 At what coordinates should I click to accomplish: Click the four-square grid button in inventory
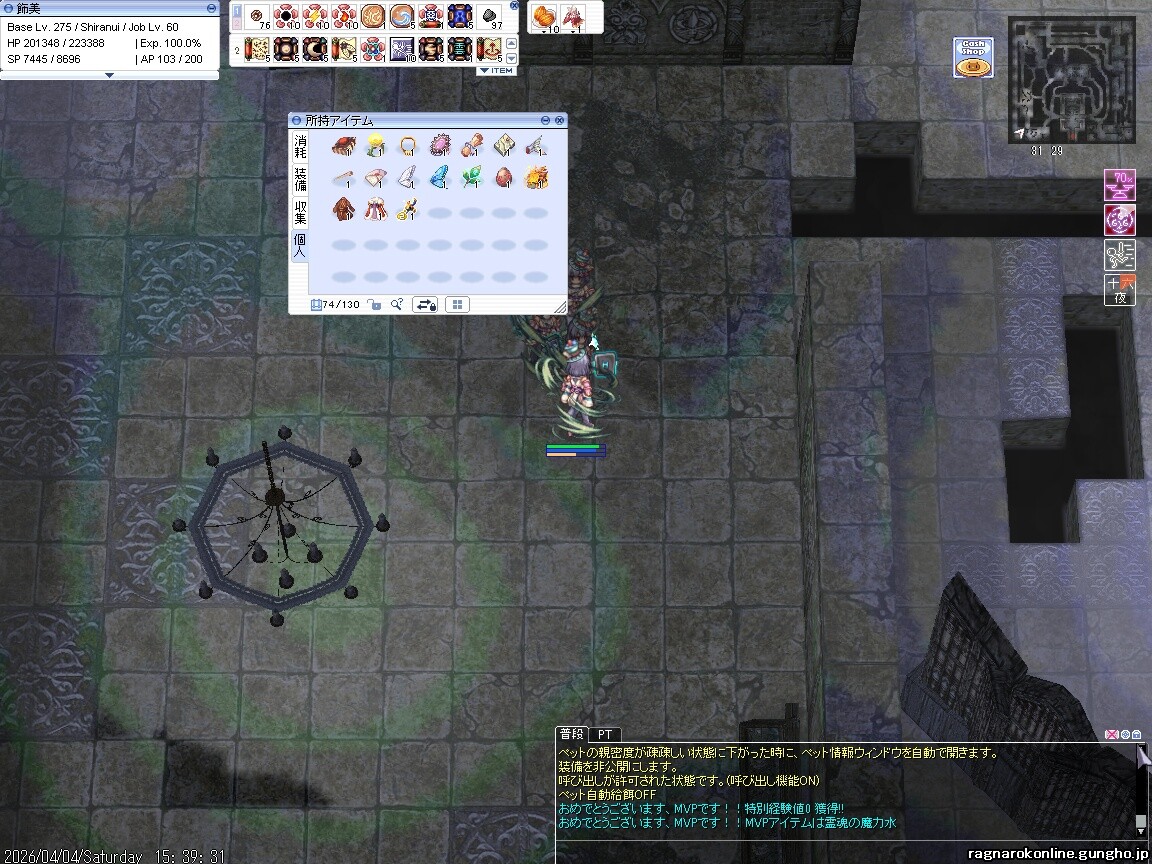click(x=456, y=305)
